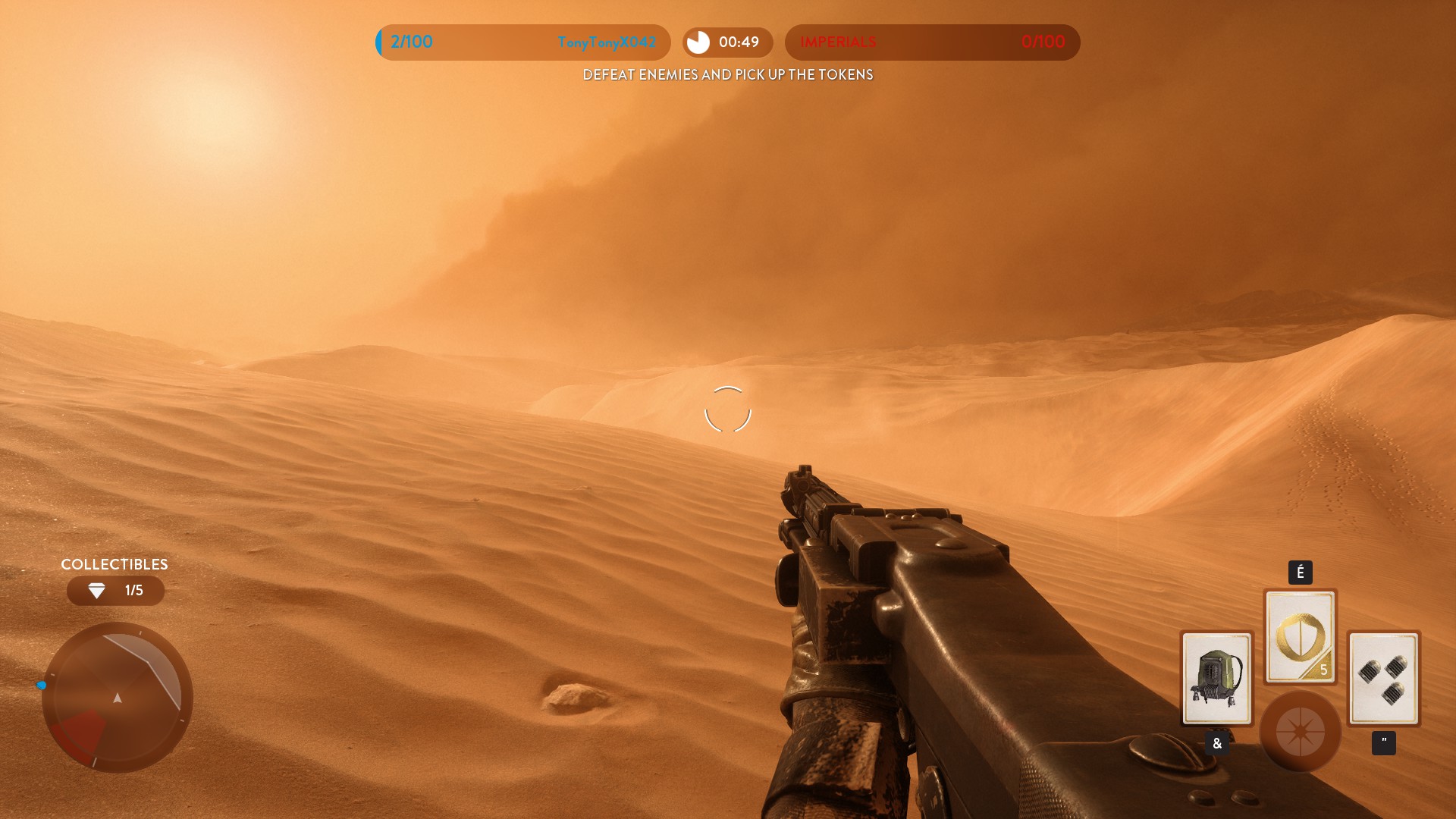Open the collectibles diamond counter
The width and height of the screenshot is (1456, 819).
pyautogui.click(x=115, y=591)
